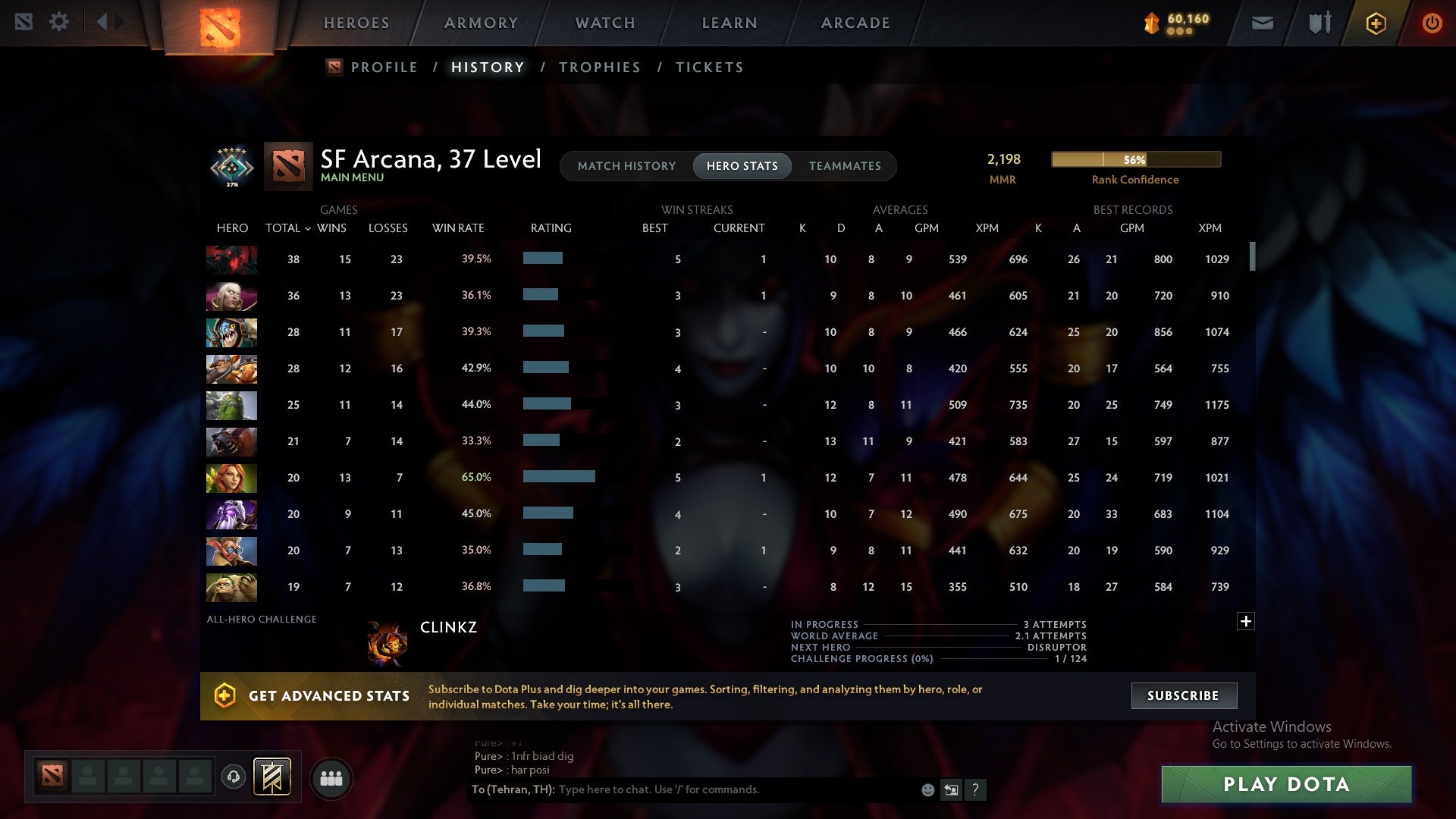Screen dimensions: 1456x819
Task: Open the friends list people icon
Action: (x=331, y=777)
